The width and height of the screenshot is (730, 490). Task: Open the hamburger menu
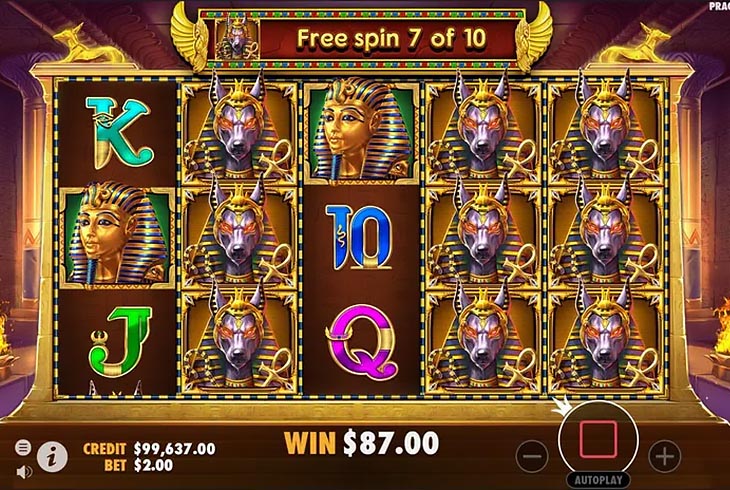click(x=22, y=447)
